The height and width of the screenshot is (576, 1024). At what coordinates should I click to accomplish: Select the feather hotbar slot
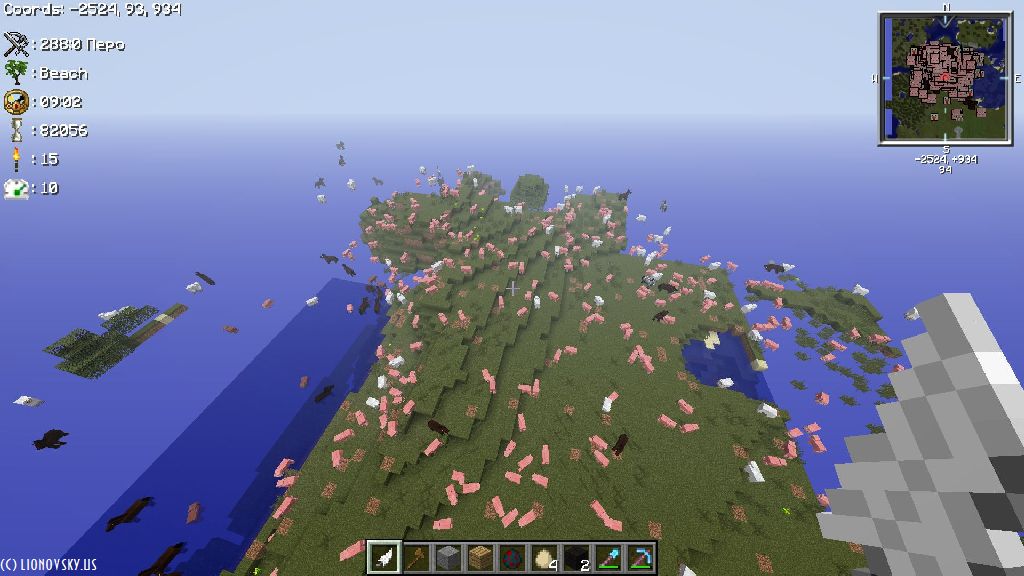[384, 557]
